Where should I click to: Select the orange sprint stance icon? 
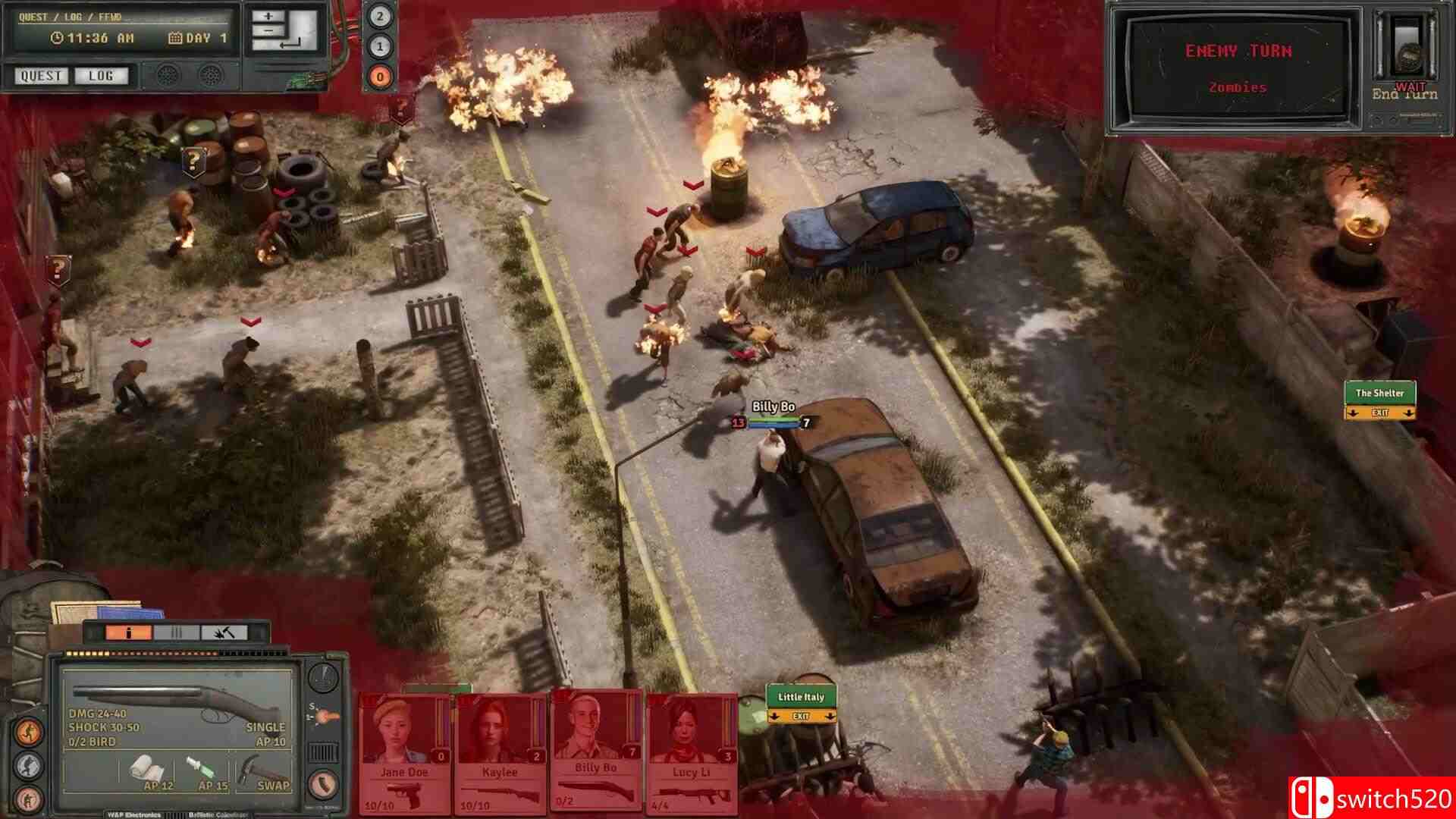point(29,731)
